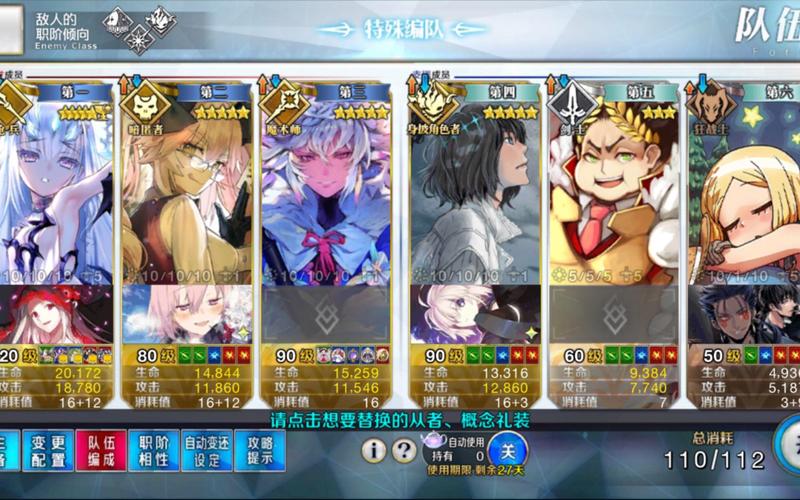Open the 变更配置 (change arrangement) button
This screenshot has width=800, height=500.
tap(48, 451)
